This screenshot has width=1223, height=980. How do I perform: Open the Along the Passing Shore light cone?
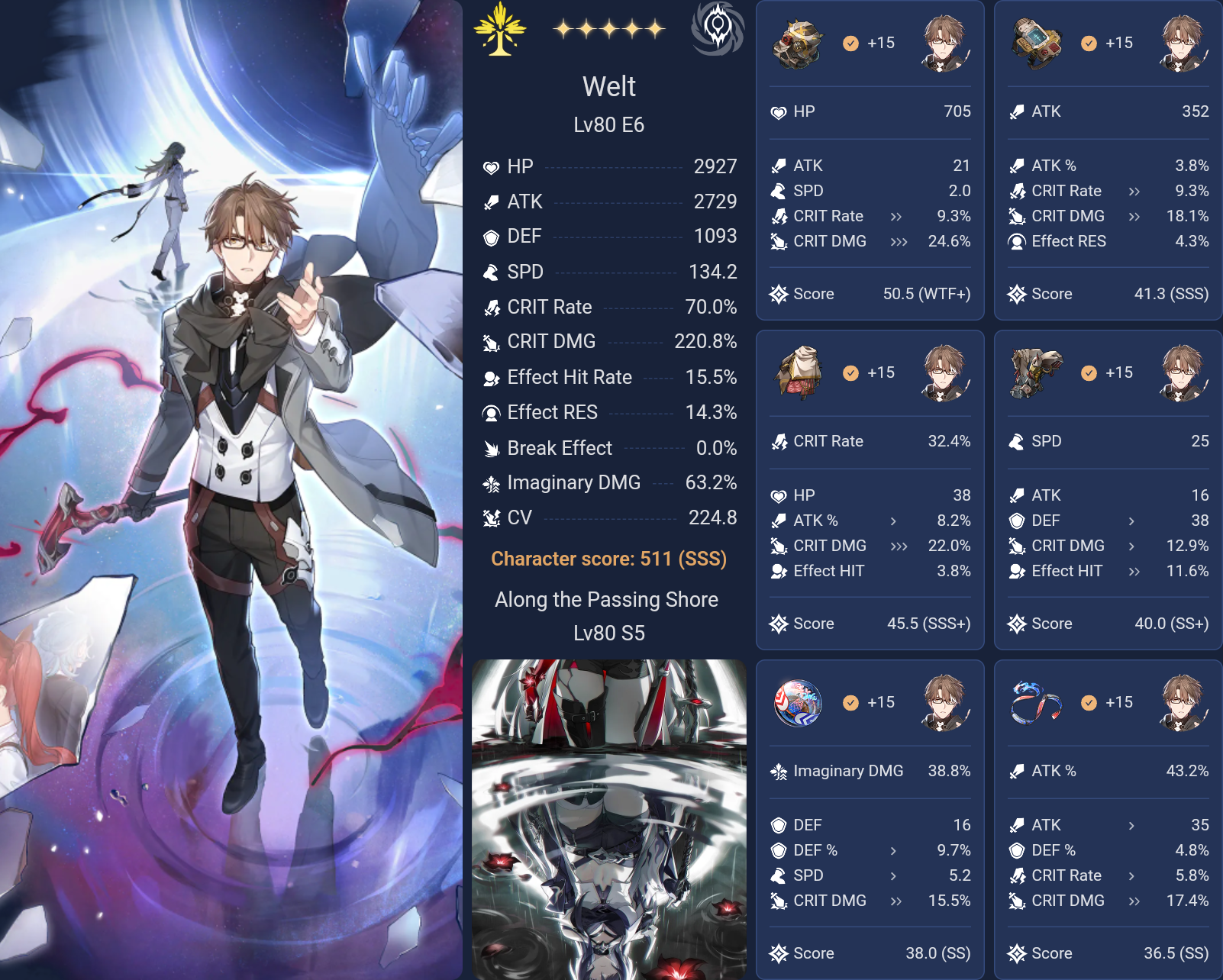608,600
